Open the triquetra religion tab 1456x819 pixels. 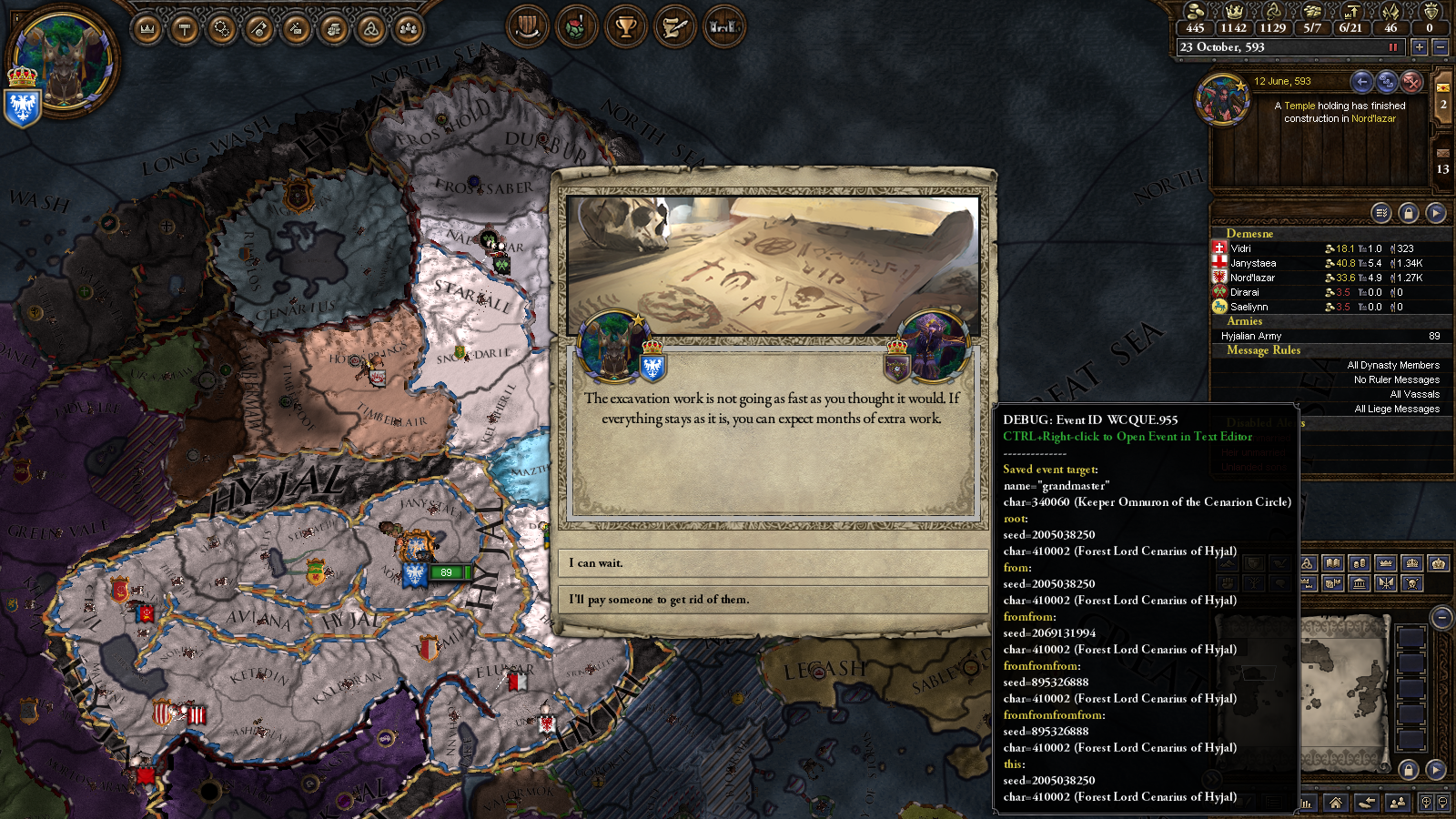pyautogui.click(x=371, y=29)
